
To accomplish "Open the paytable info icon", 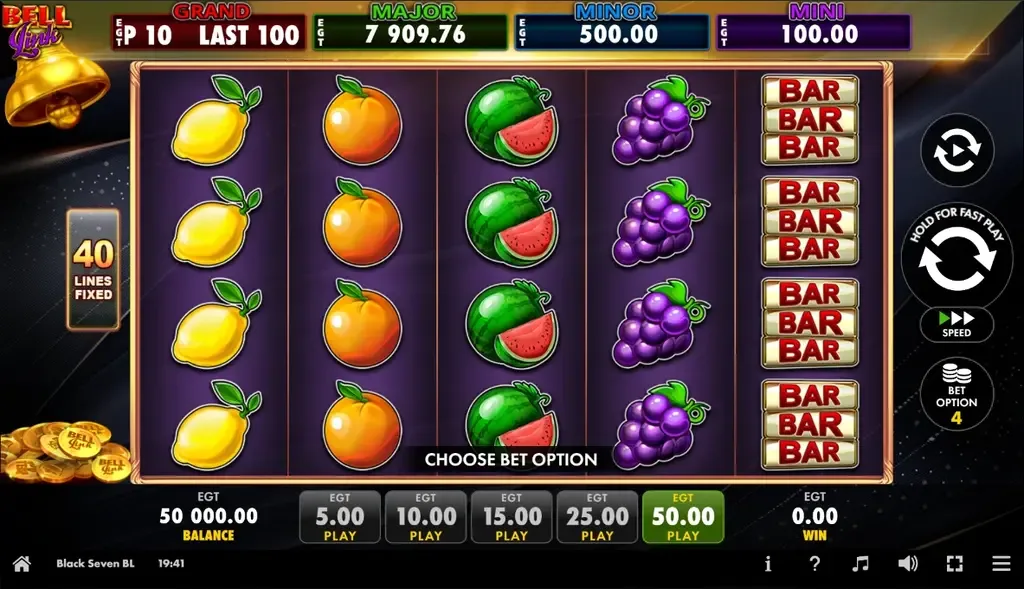I will [768, 564].
